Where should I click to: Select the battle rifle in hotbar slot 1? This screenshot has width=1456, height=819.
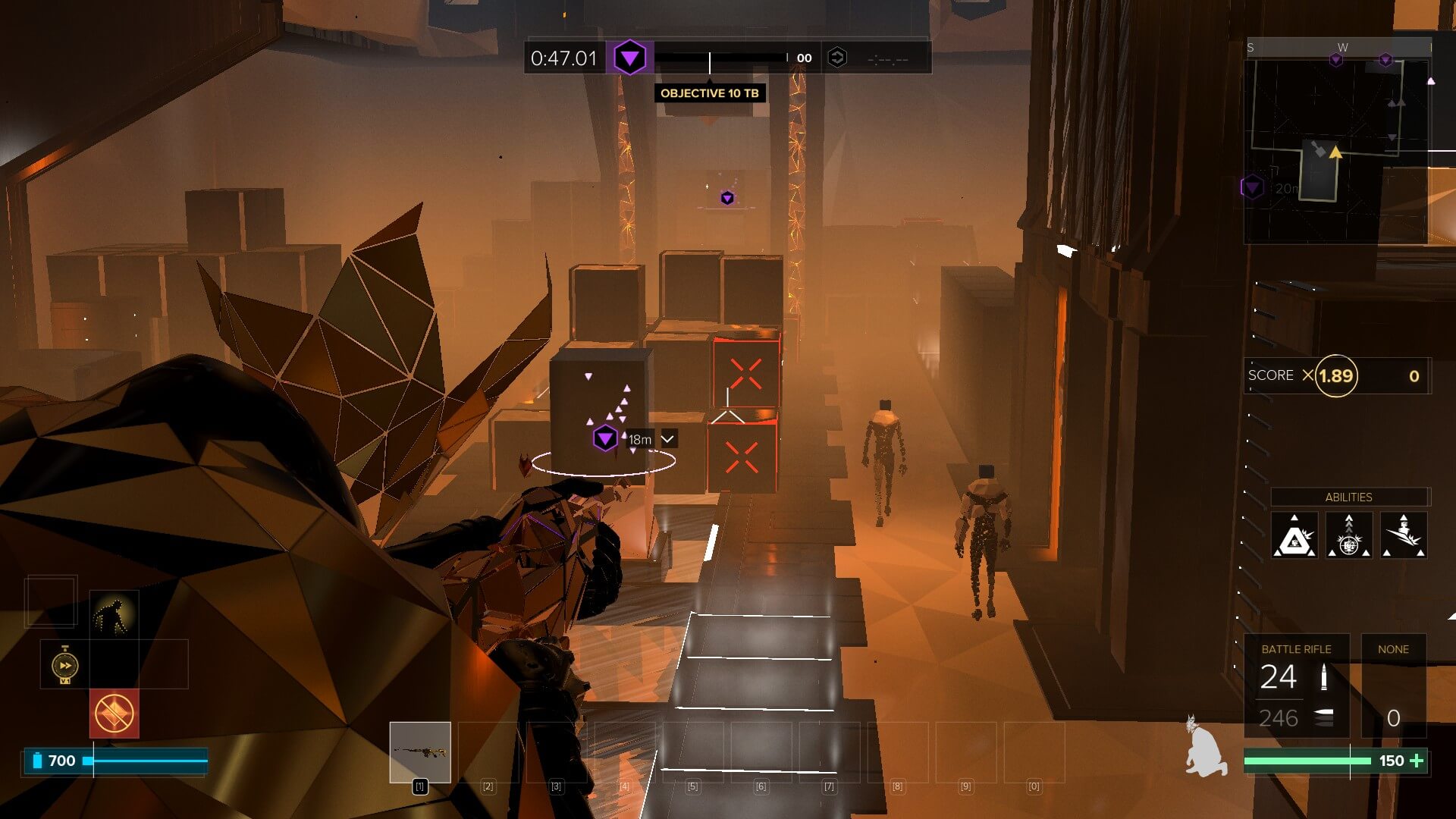tap(419, 752)
